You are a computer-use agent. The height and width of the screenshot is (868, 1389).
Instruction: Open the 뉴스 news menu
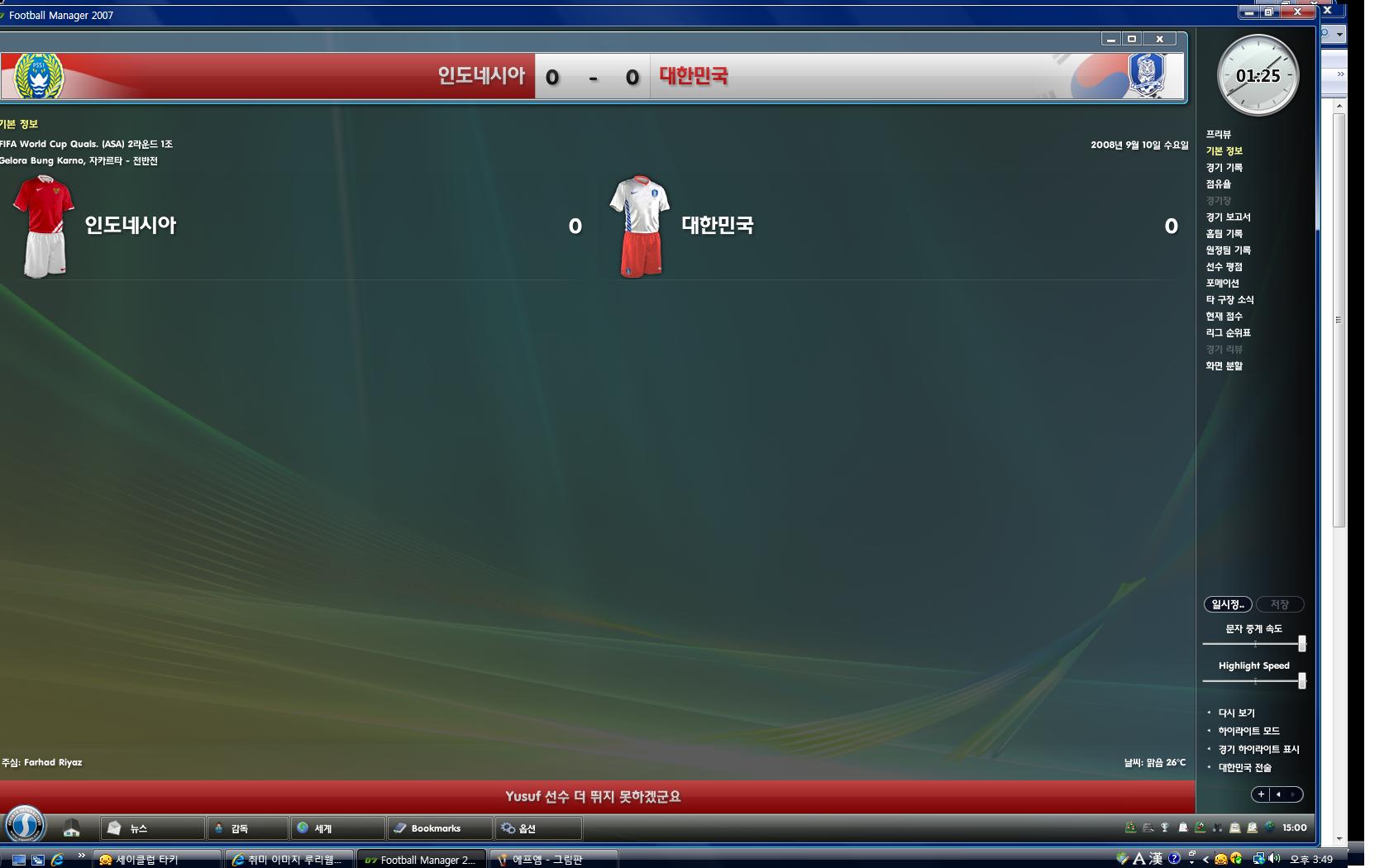pyautogui.click(x=153, y=827)
